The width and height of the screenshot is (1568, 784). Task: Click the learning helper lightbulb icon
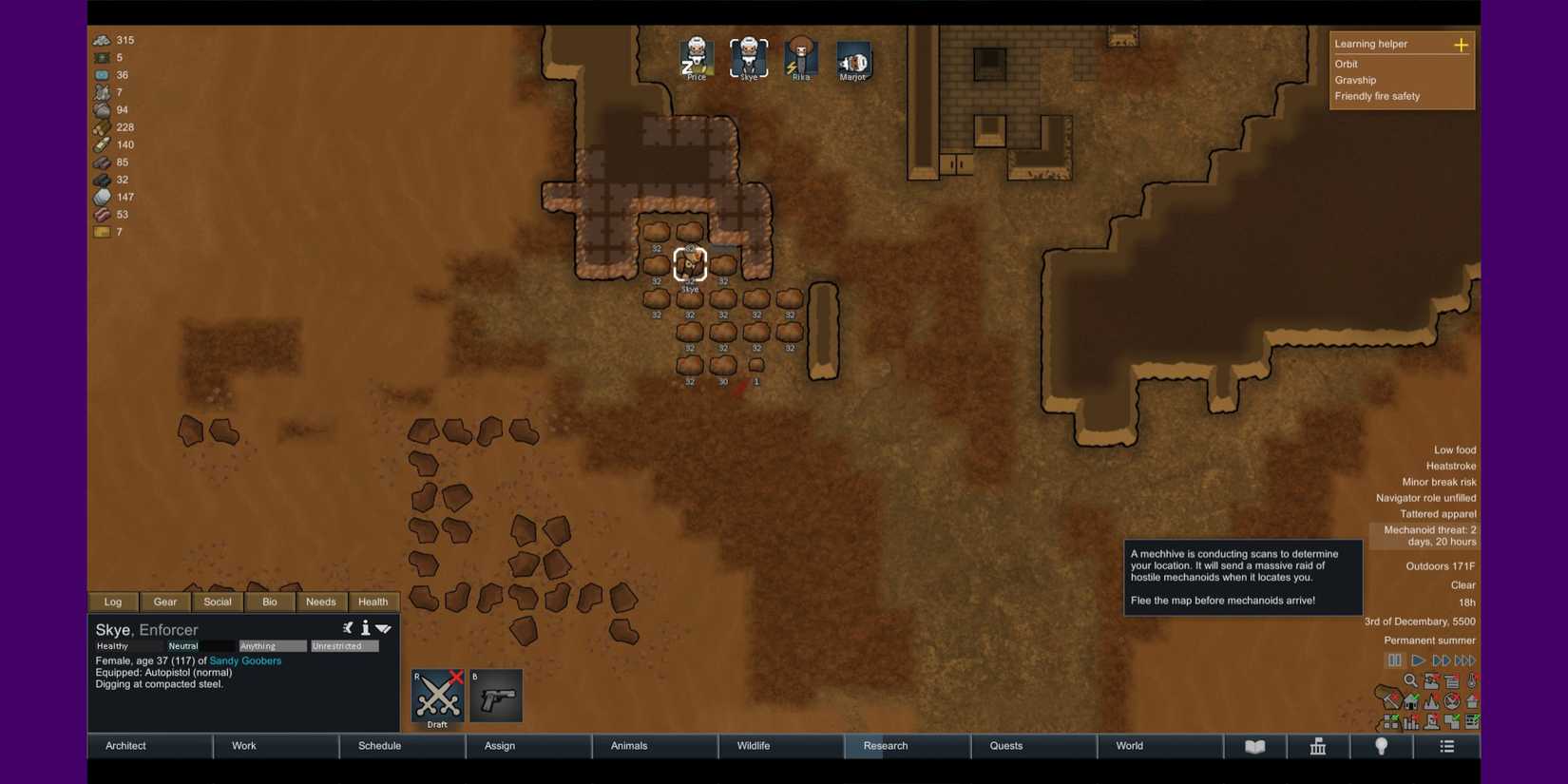click(1381, 747)
